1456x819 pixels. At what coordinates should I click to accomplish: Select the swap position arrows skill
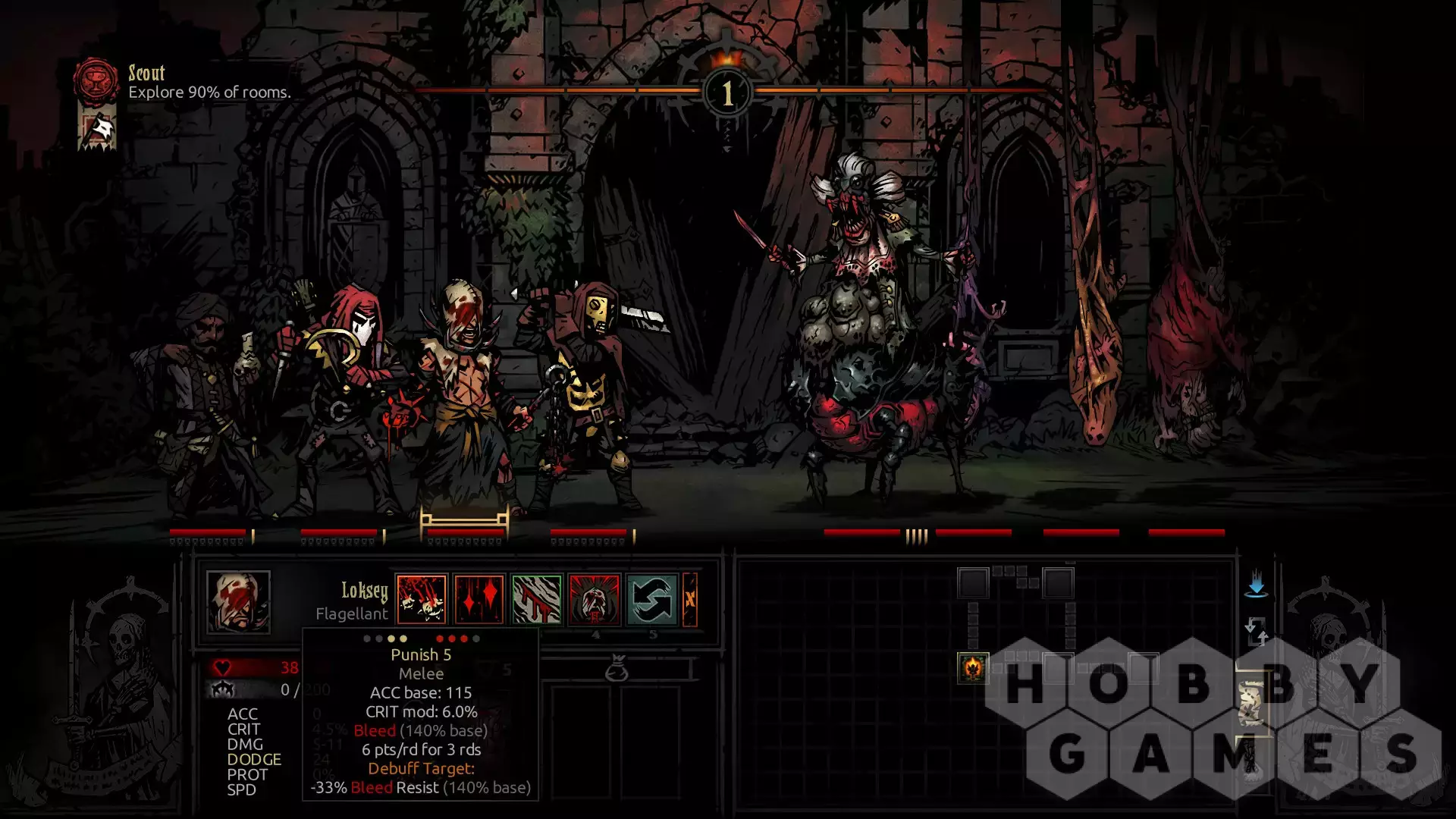(x=652, y=599)
